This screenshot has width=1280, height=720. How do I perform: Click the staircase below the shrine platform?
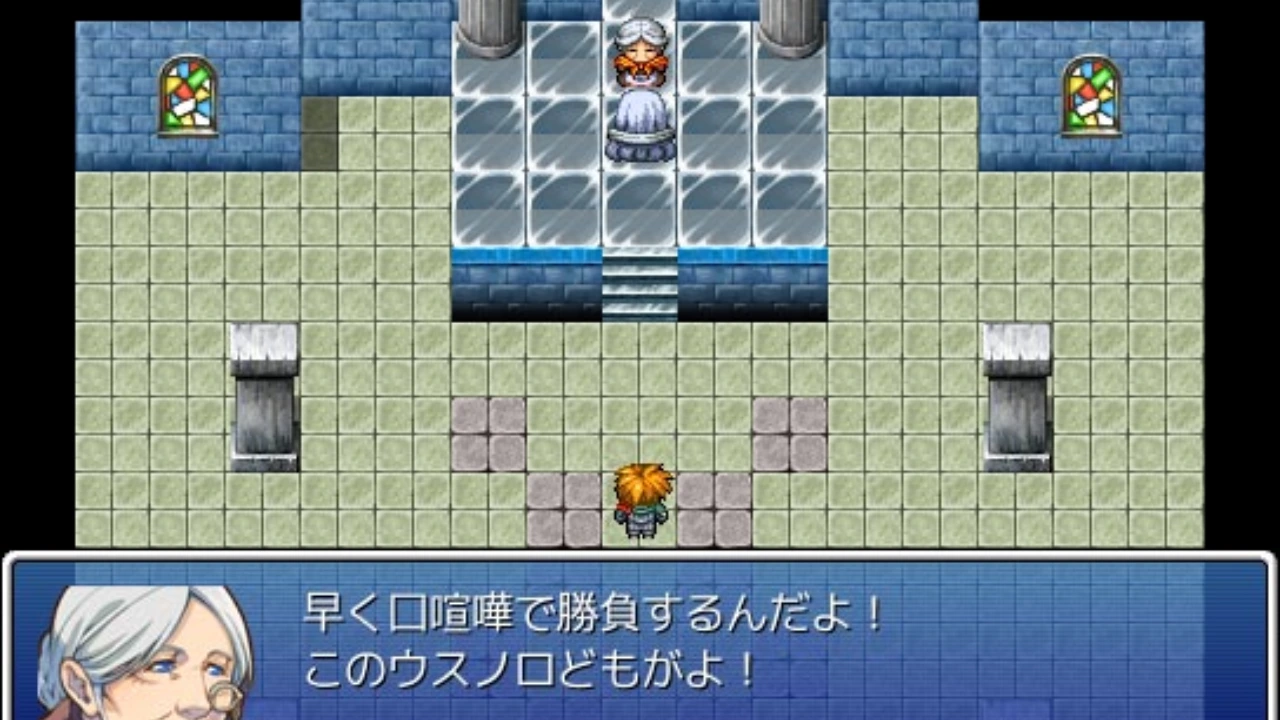point(640,285)
